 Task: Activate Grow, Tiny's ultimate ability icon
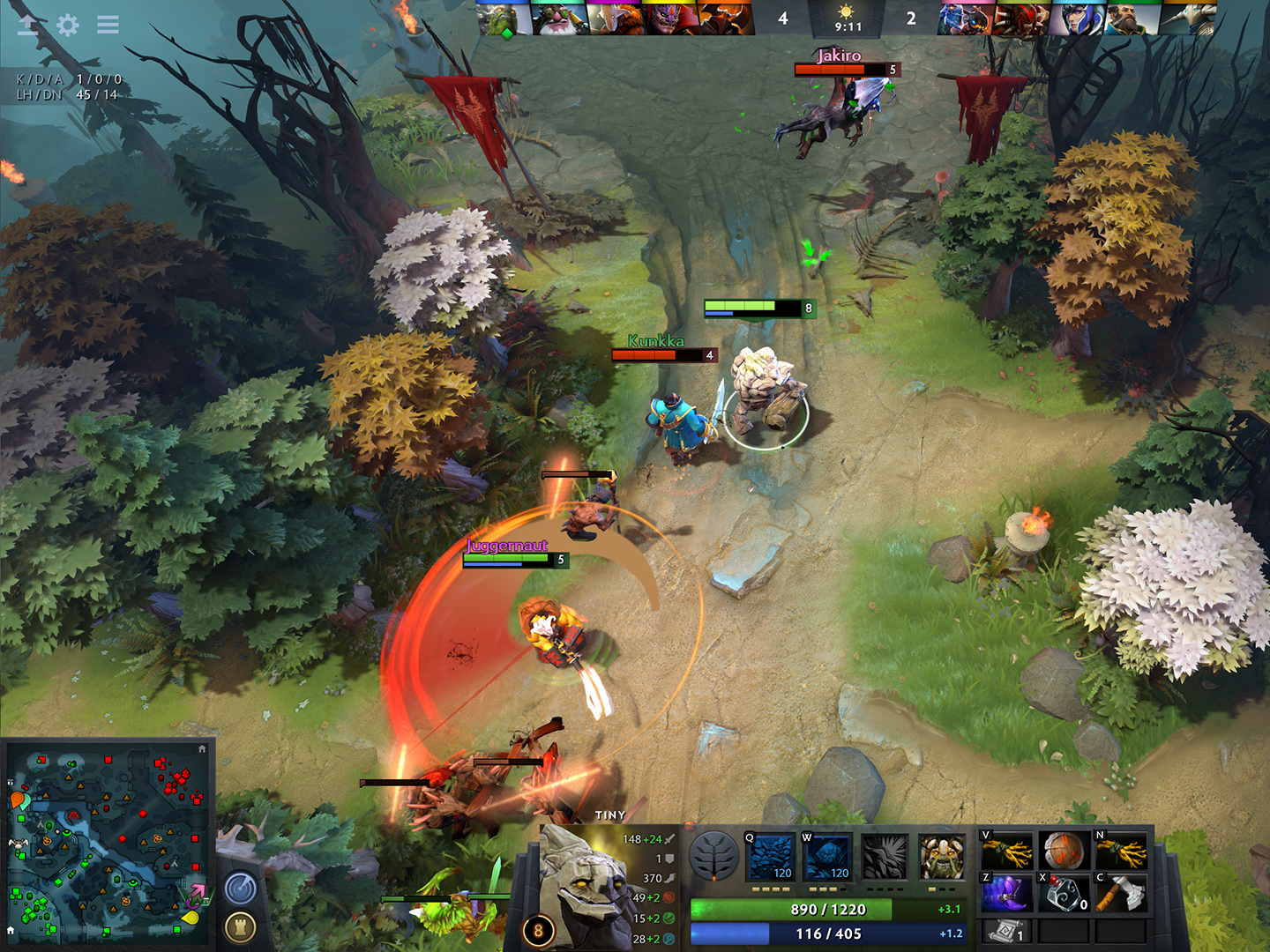pos(942,857)
